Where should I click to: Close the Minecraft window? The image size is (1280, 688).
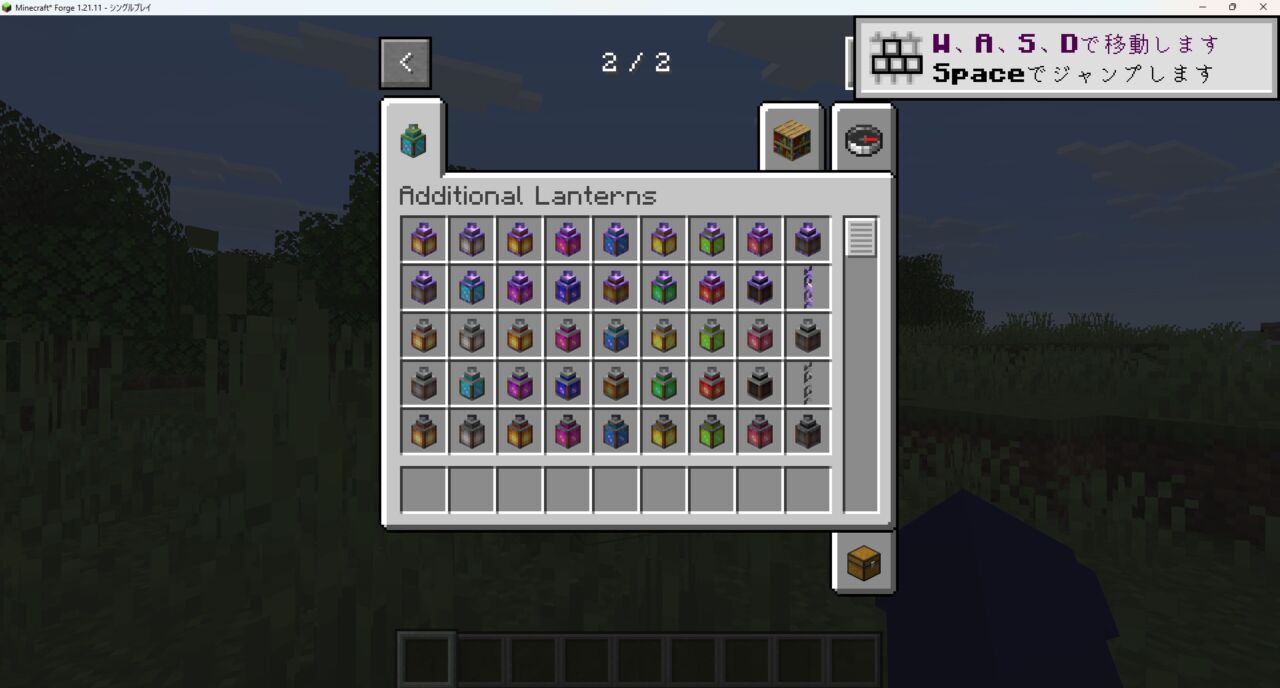(x=1263, y=7)
